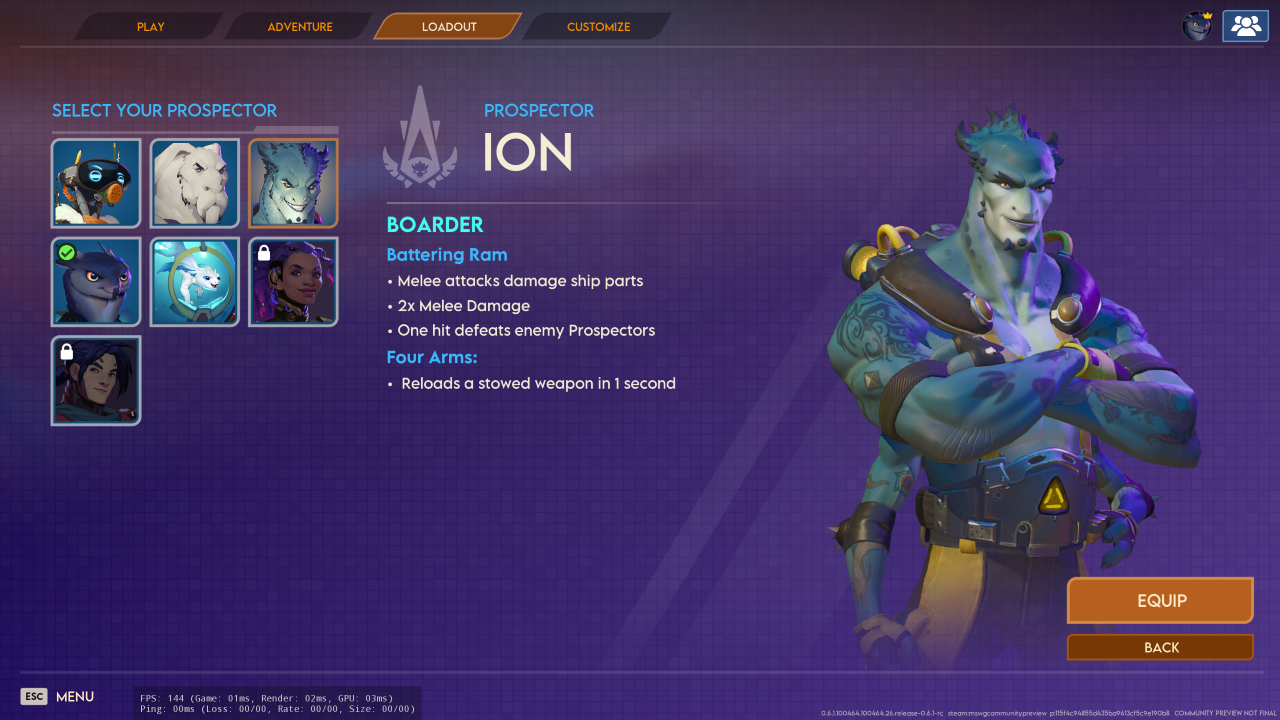
Task: Select the white polar bear prospector
Action: tap(195, 184)
